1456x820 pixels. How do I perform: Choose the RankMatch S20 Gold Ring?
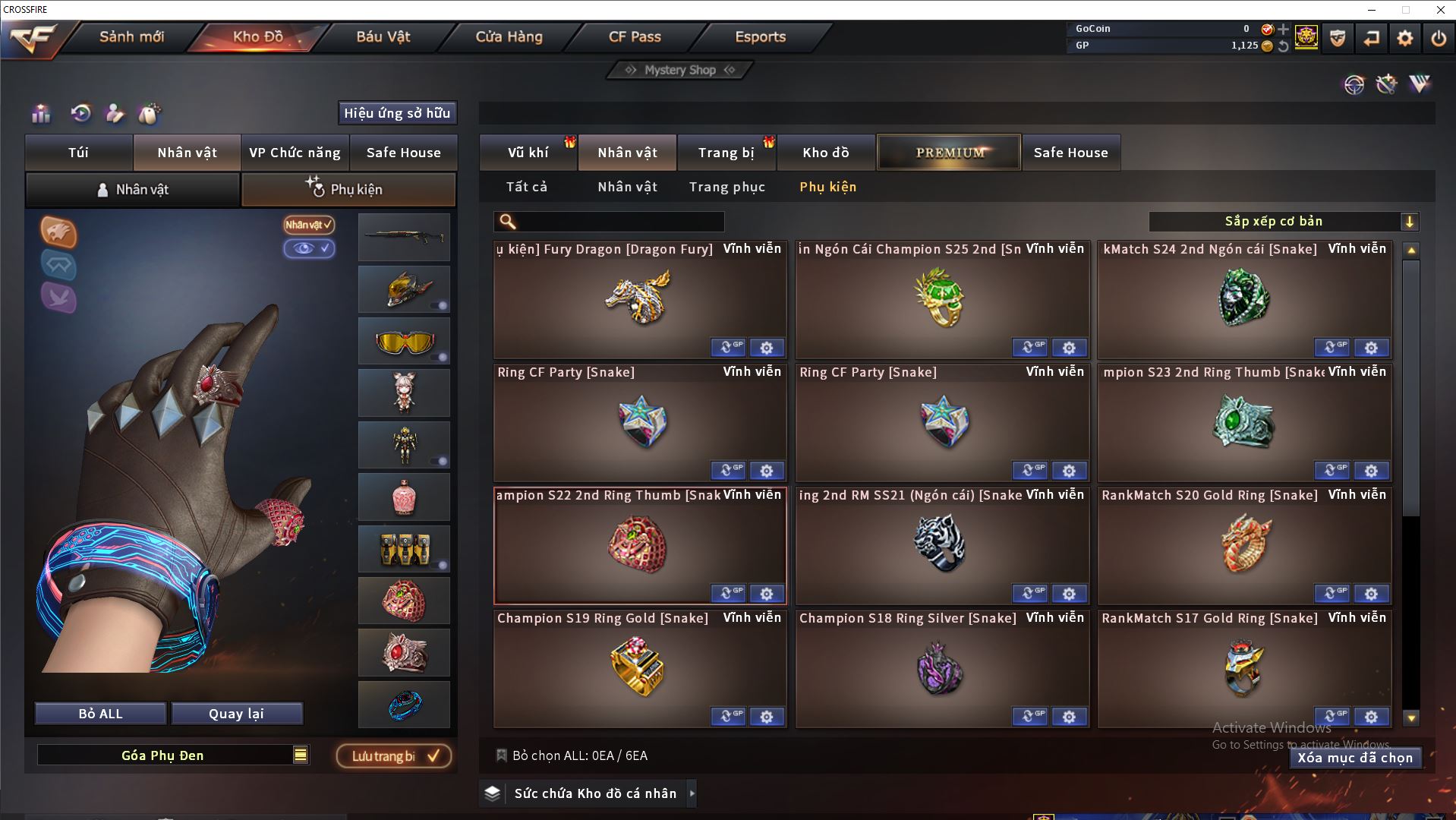[x=1243, y=545]
